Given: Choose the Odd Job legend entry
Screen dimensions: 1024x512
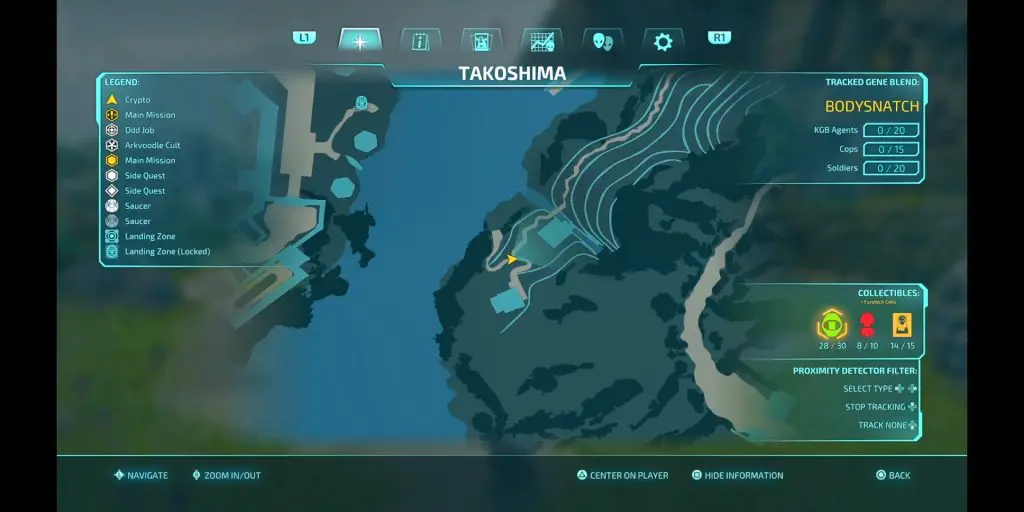Looking at the screenshot, I should click(139, 130).
